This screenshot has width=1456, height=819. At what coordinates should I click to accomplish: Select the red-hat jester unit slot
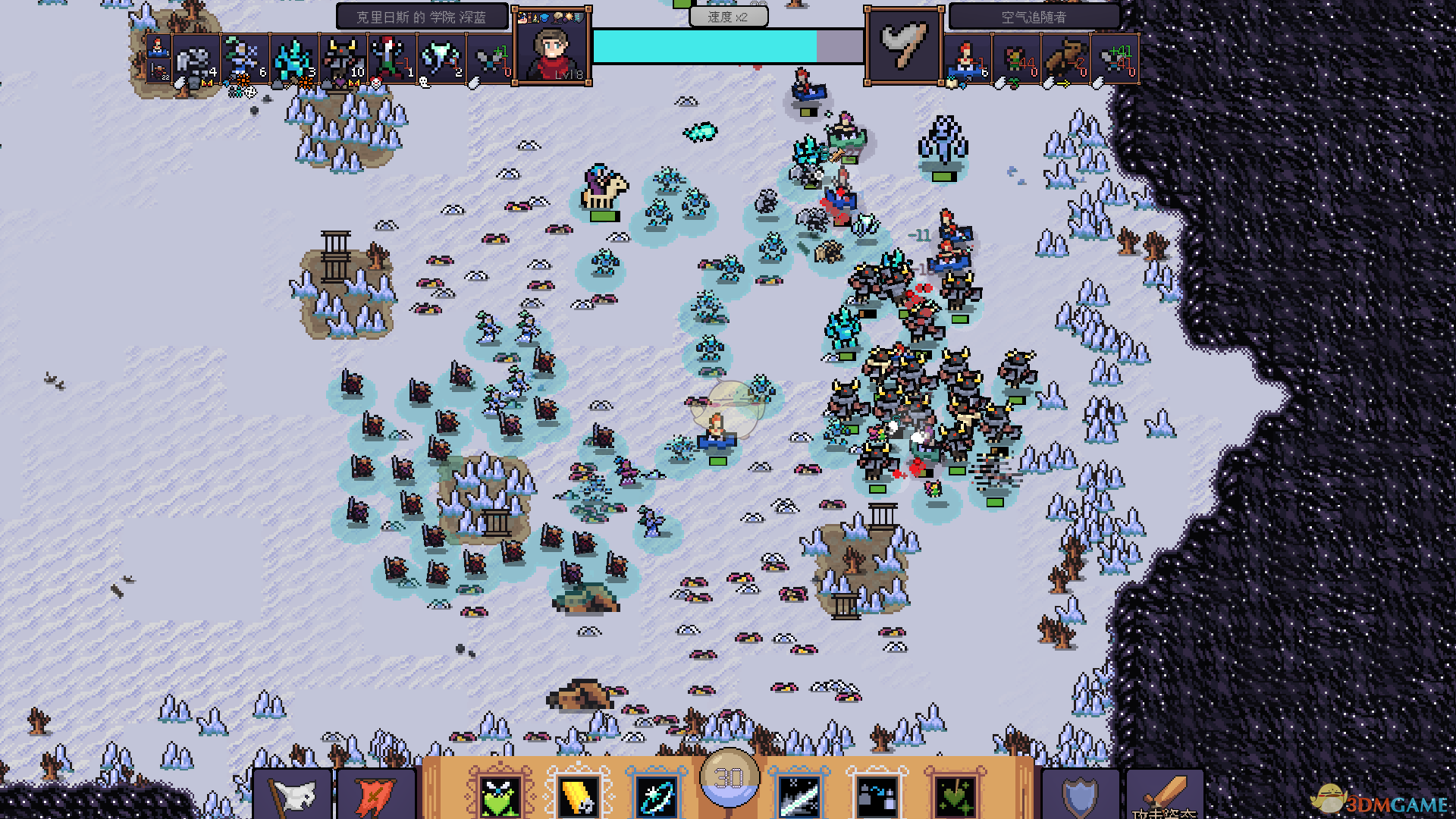point(391,59)
